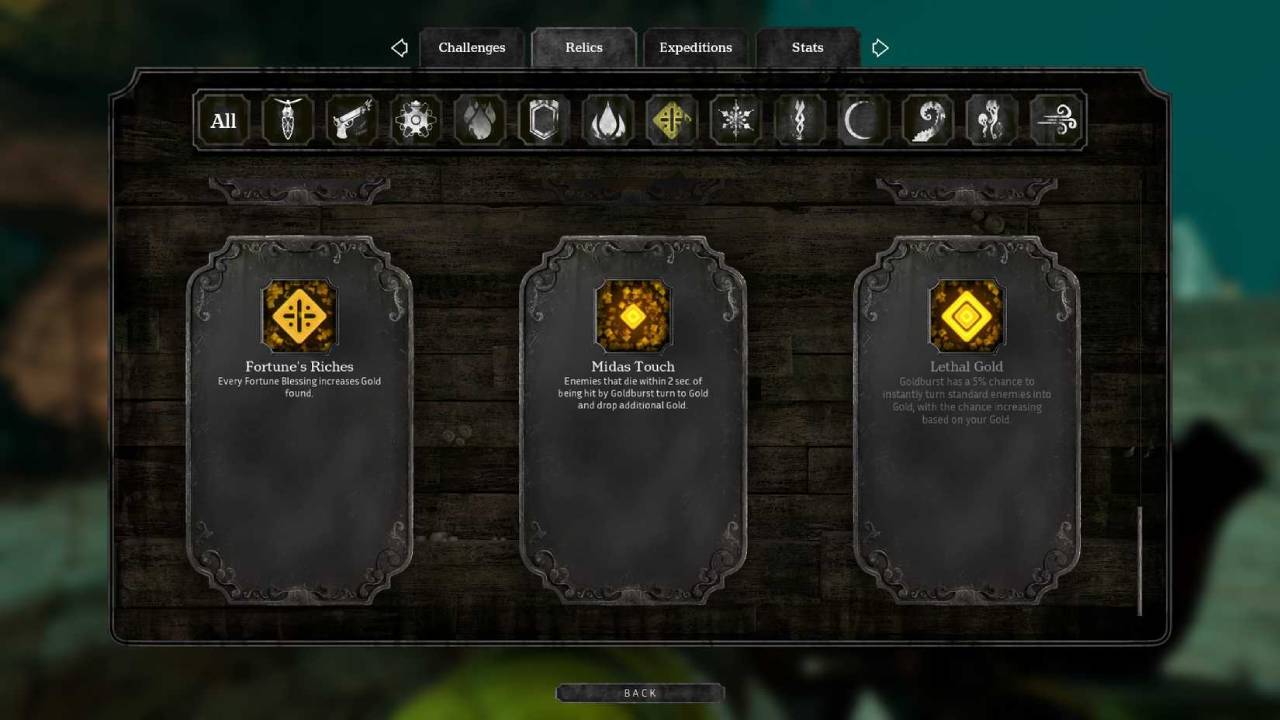
Task: Select the crescent moon filter icon
Action: (x=862, y=120)
